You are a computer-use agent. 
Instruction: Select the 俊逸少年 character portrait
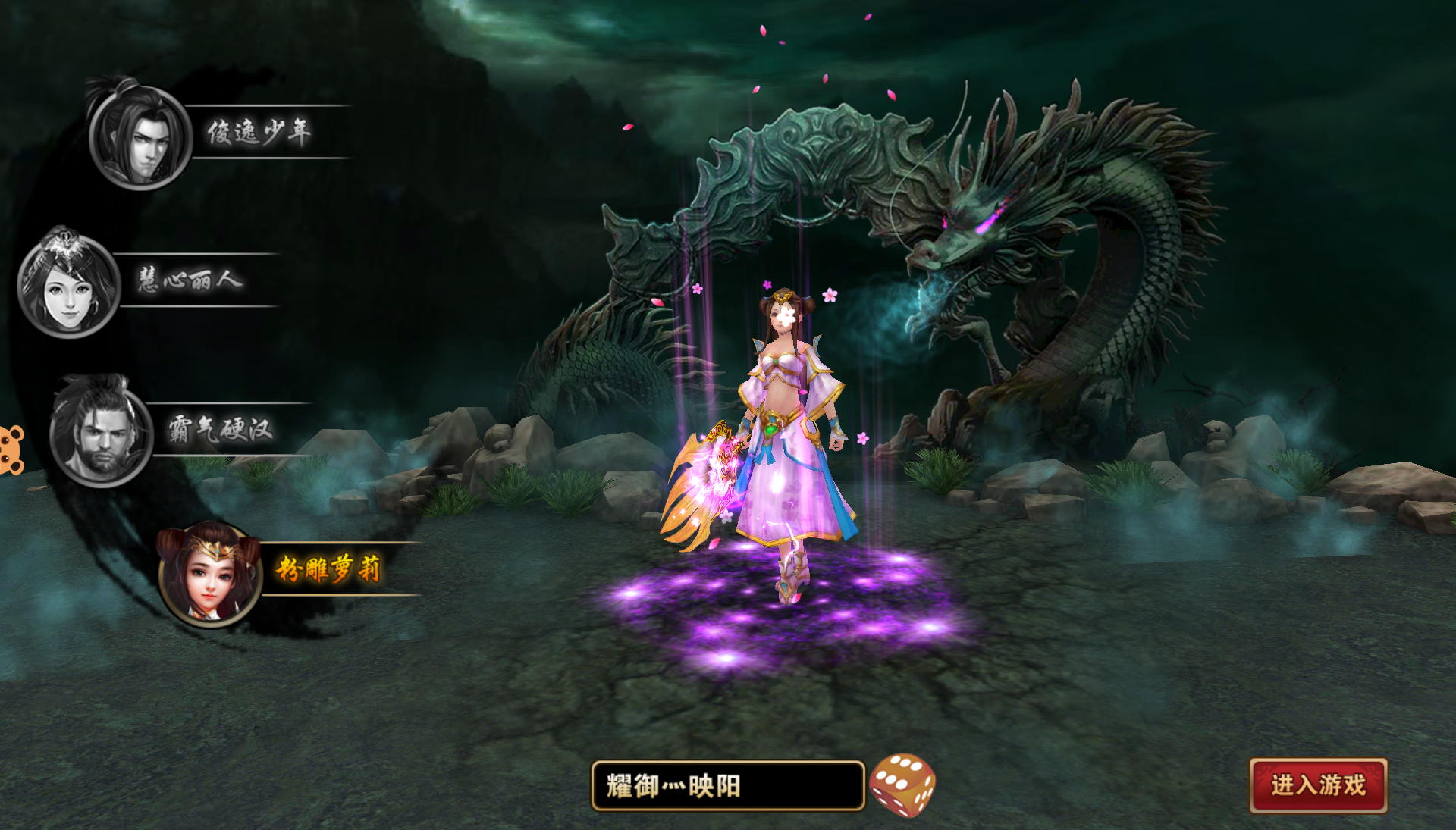coord(141,137)
